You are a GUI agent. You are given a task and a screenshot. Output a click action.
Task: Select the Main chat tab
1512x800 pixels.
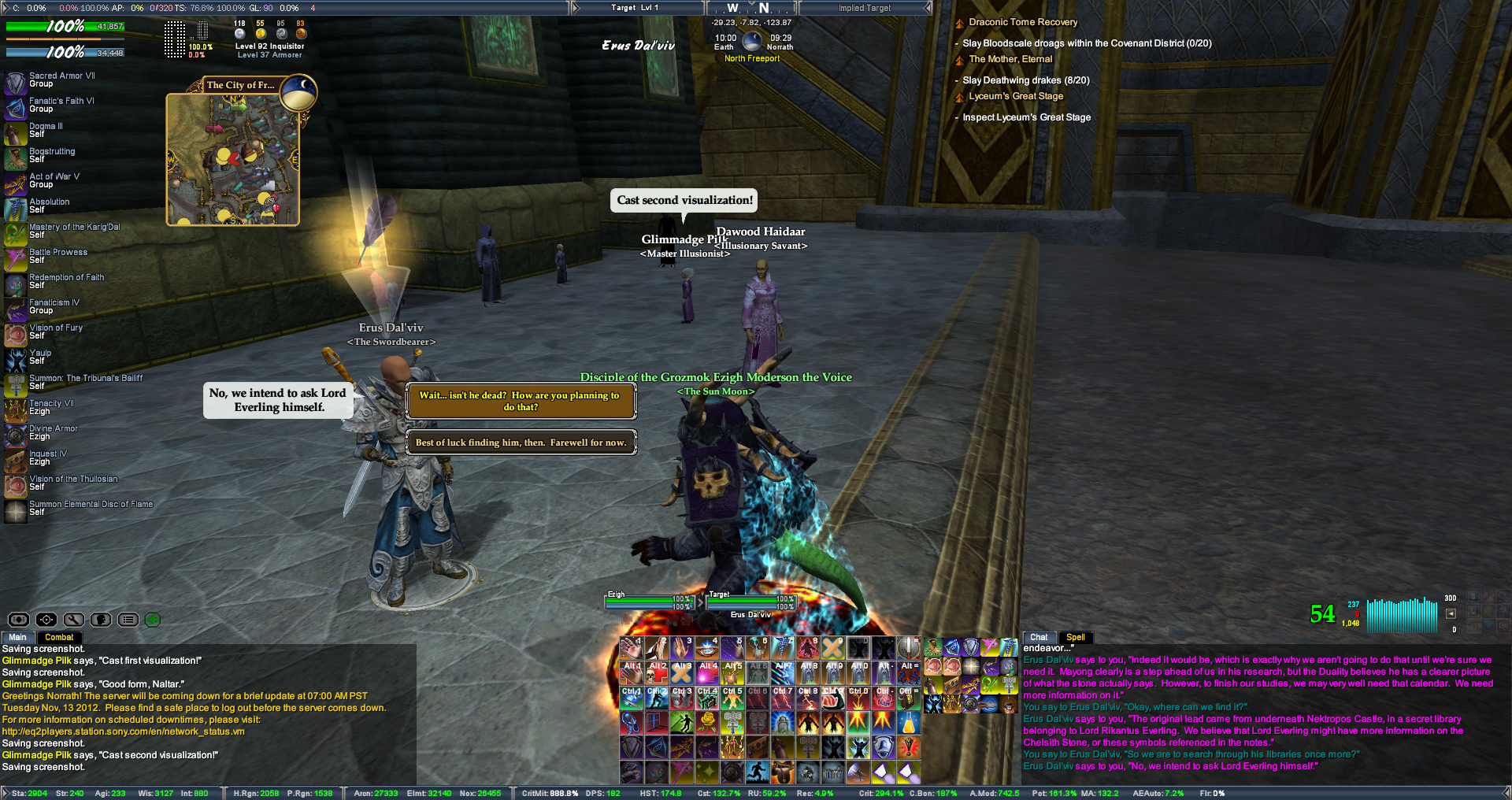[17, 637]
